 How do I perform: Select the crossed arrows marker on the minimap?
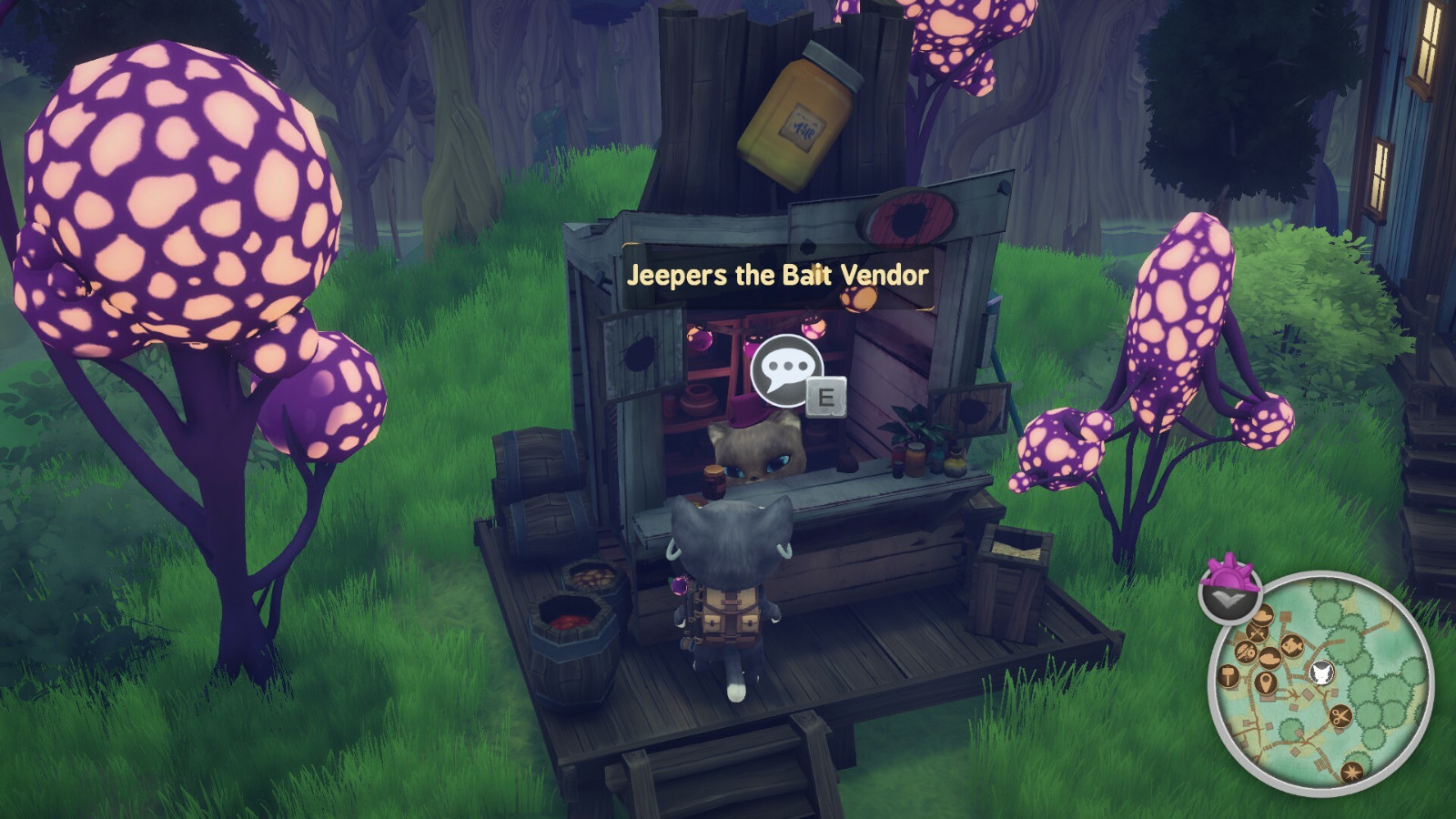pos(1259,630)
